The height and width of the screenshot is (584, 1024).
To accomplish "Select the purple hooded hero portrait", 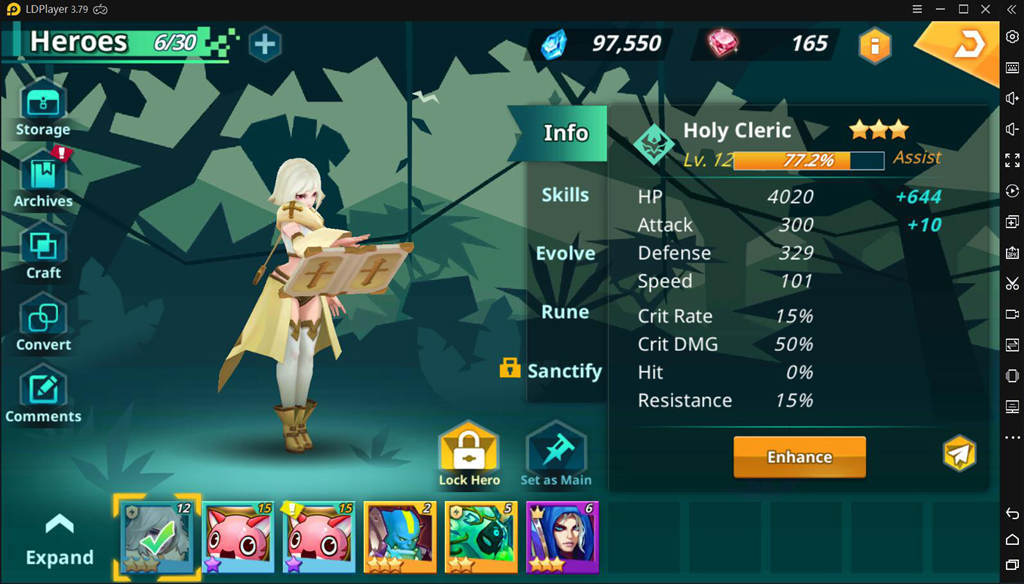I will pos(561,537).
